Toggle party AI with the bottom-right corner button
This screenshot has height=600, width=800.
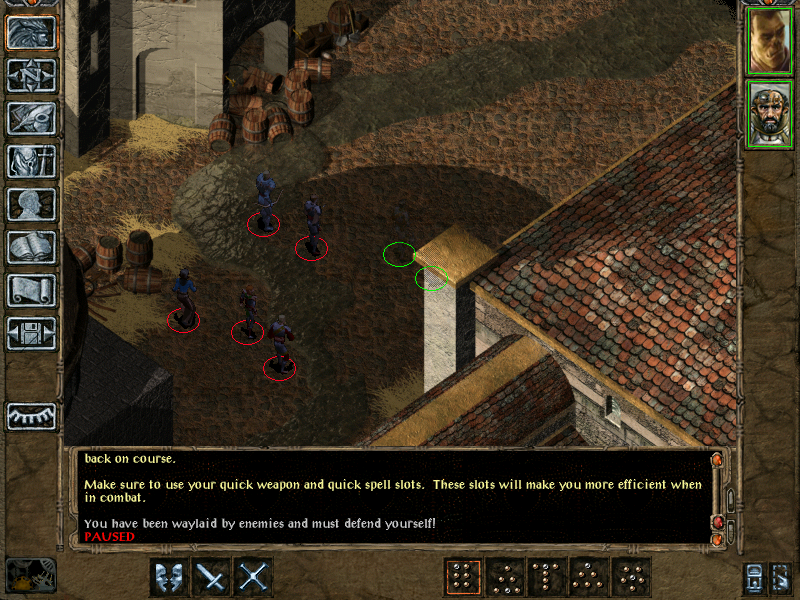[783, 578]
